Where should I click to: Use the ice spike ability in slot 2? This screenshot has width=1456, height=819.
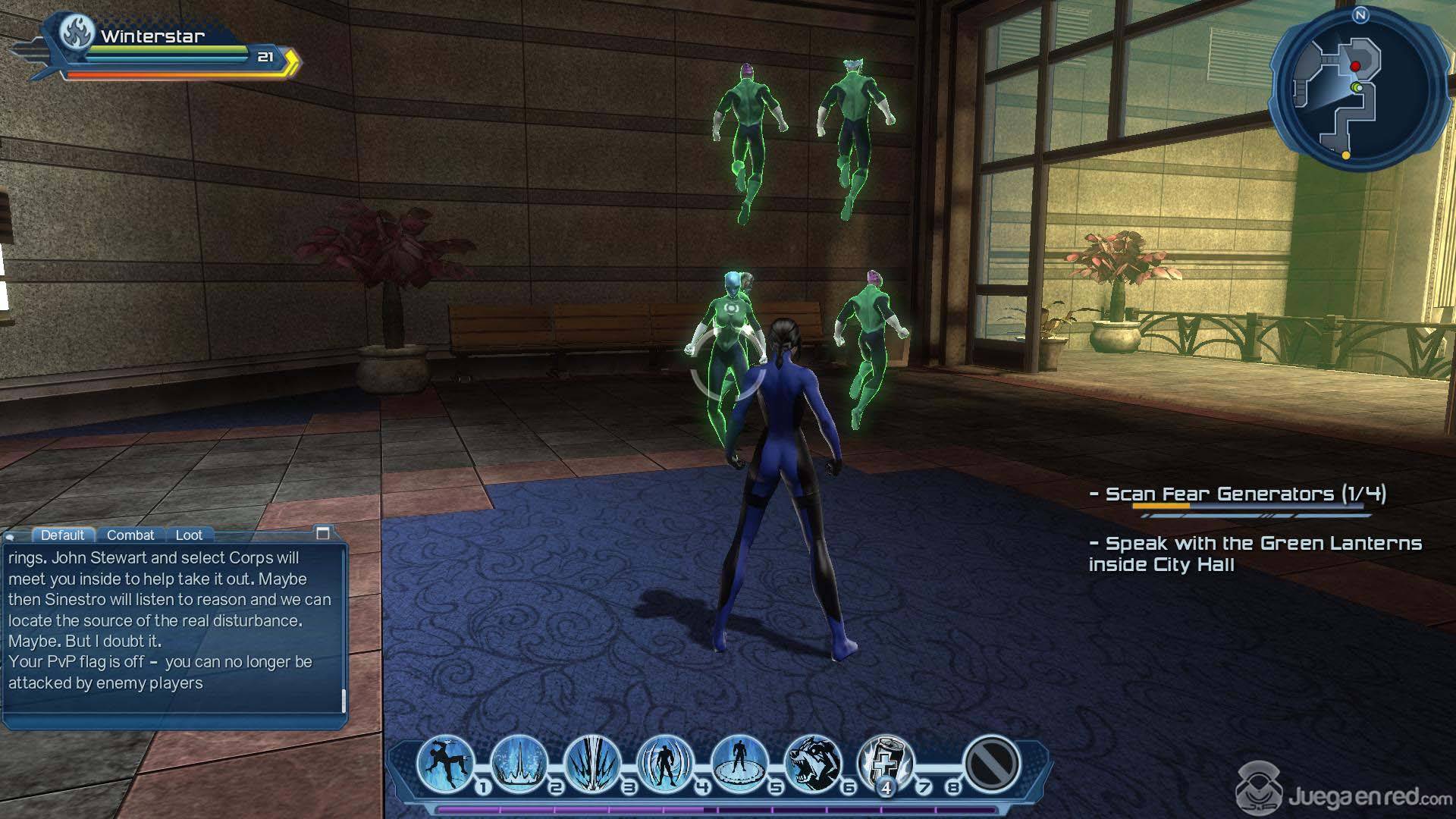click(519, 763)
